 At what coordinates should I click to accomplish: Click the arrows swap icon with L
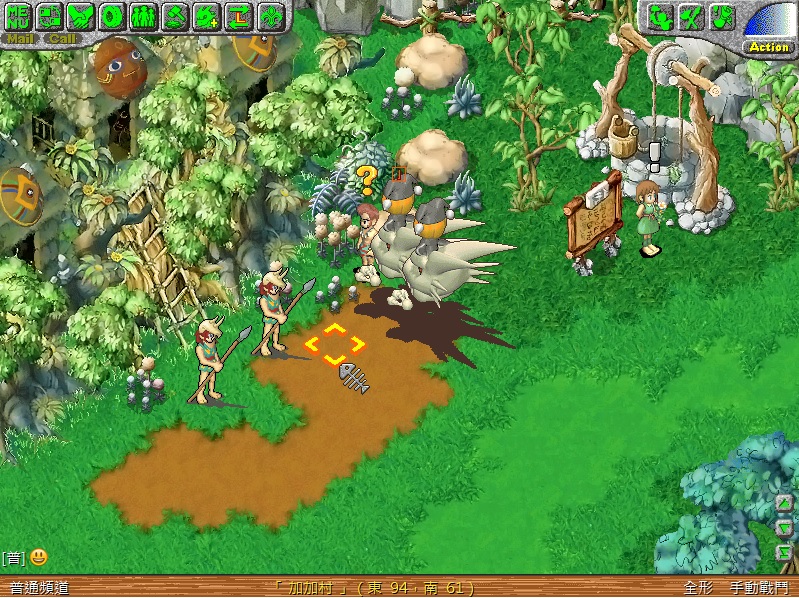238,16
